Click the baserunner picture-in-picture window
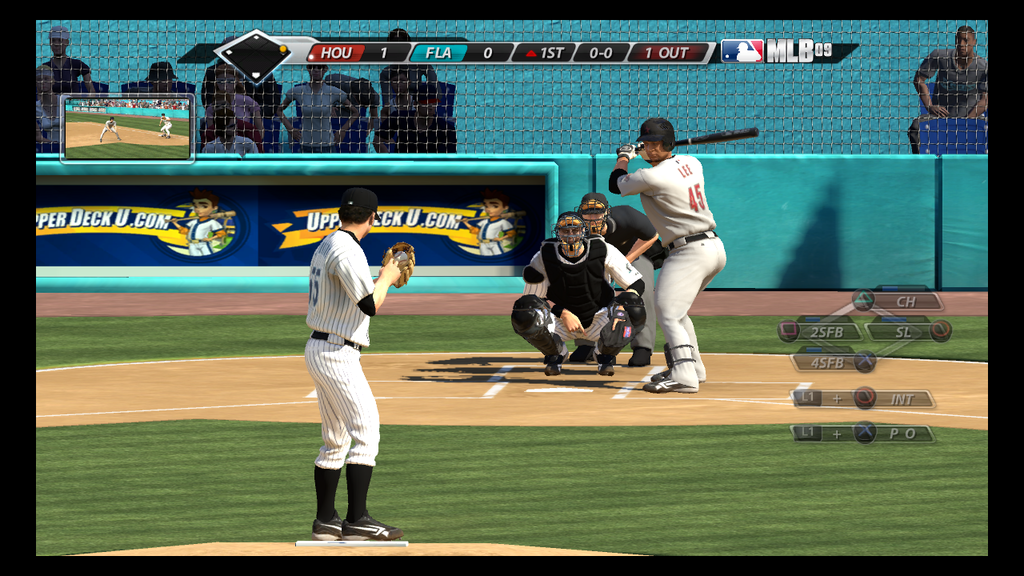 (x=127, y=128)
